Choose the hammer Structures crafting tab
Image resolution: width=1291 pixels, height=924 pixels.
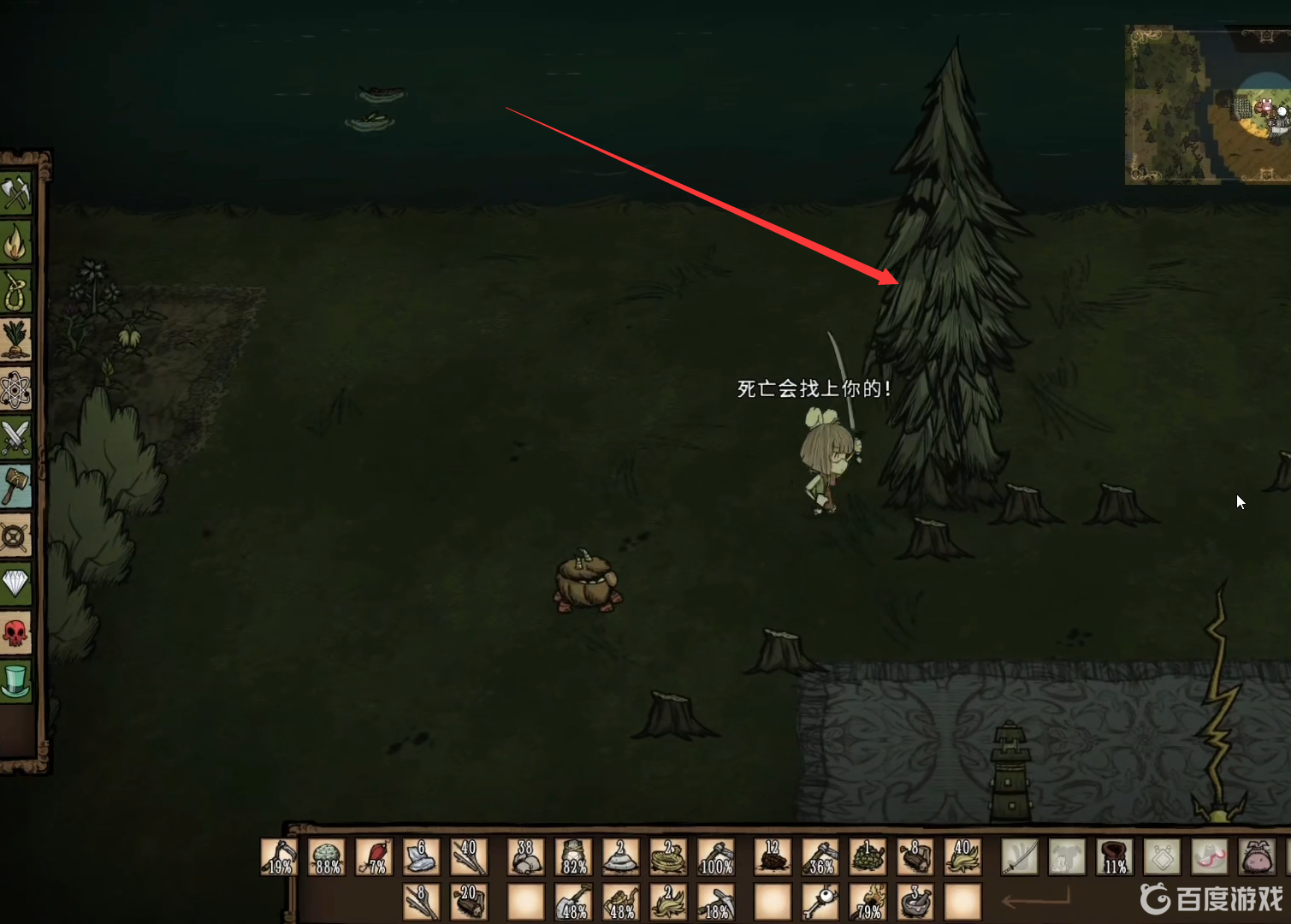pos(16,487)
